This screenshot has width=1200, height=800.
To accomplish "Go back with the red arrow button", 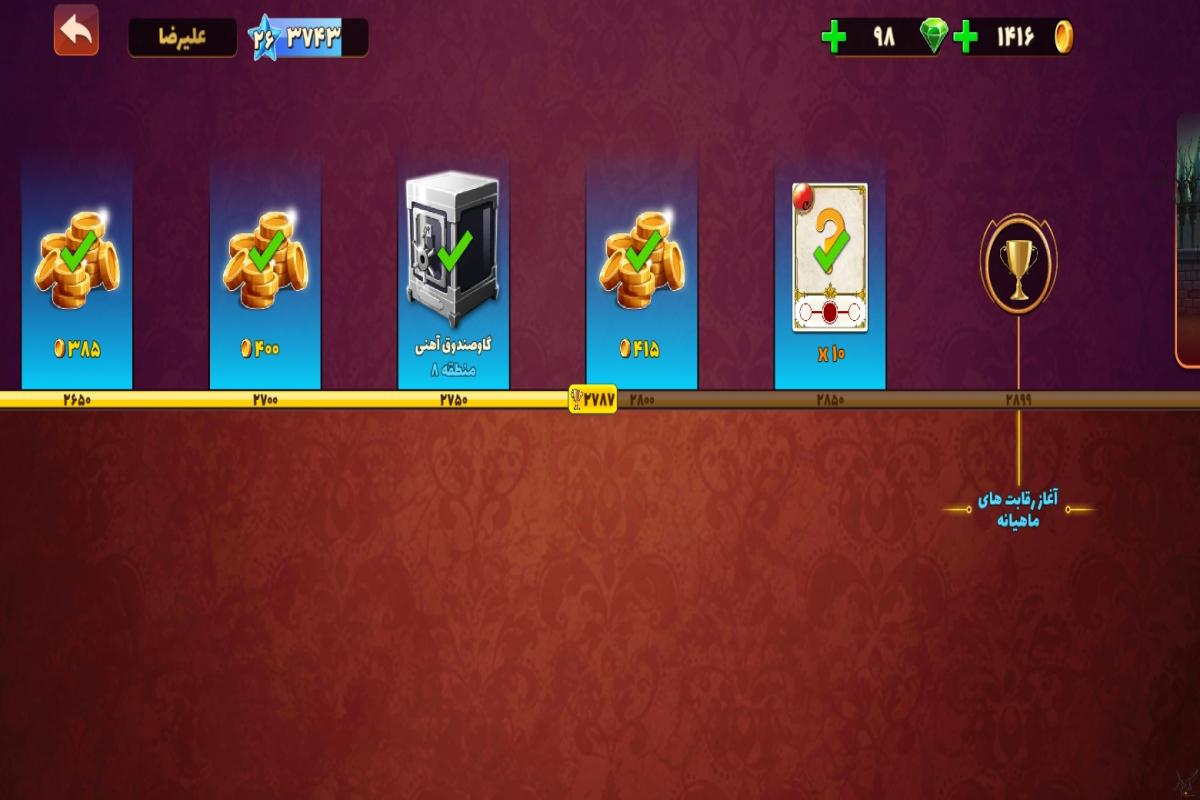I will pos(76,31).
